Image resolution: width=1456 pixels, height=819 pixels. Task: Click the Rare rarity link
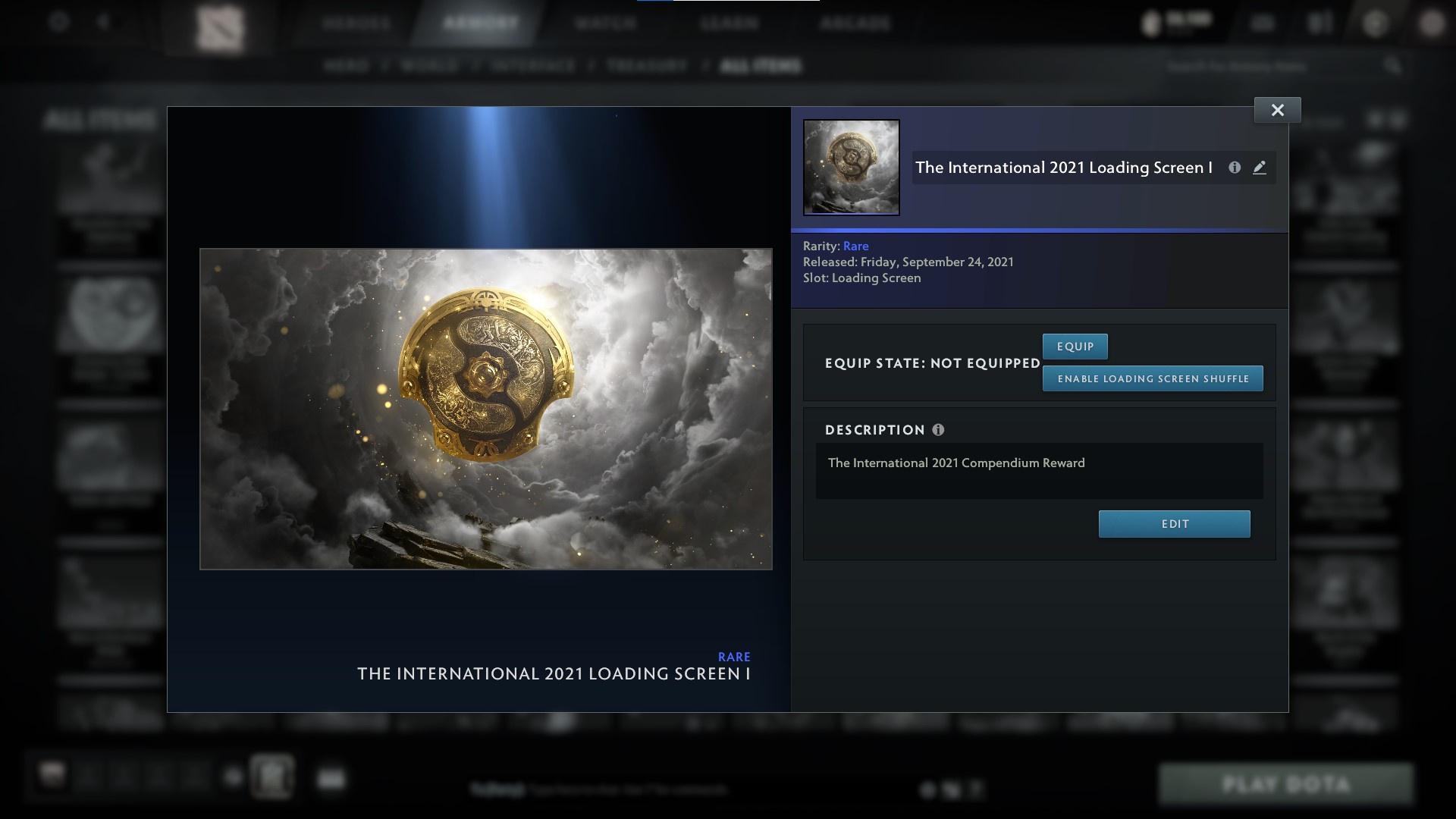(x=855, y=246)
